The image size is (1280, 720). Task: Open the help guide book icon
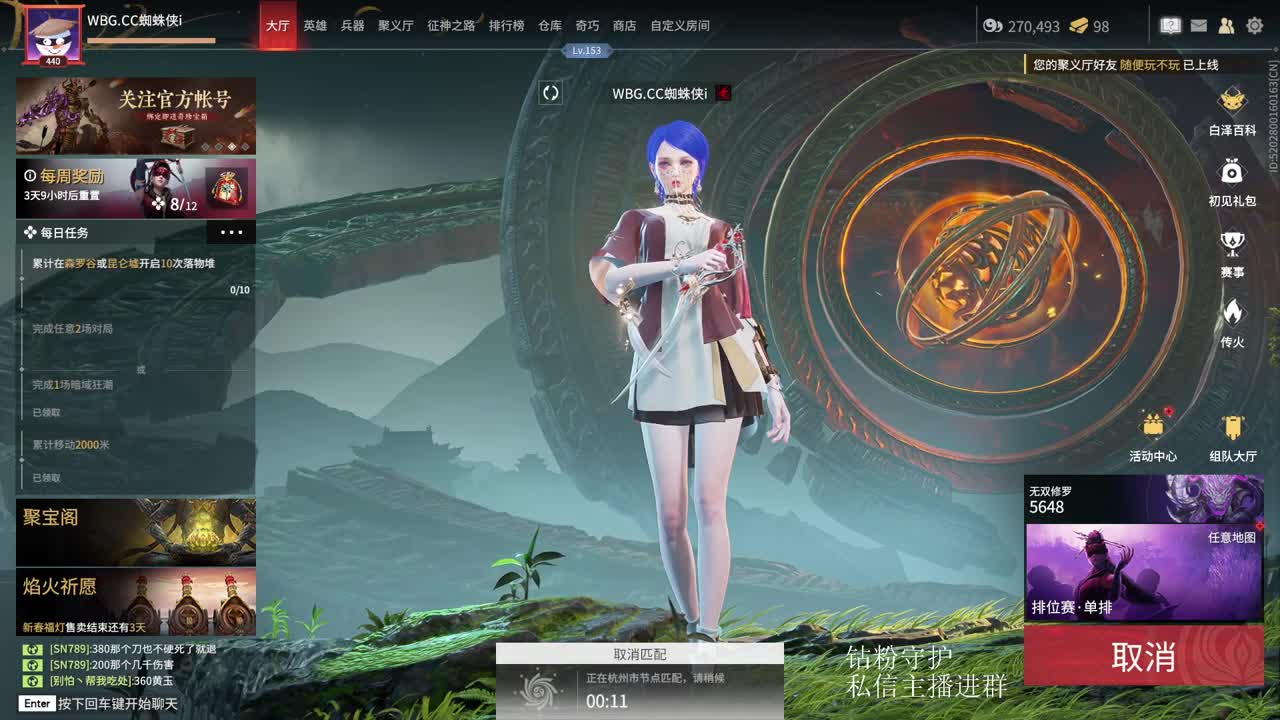[x=1170, y=25]
